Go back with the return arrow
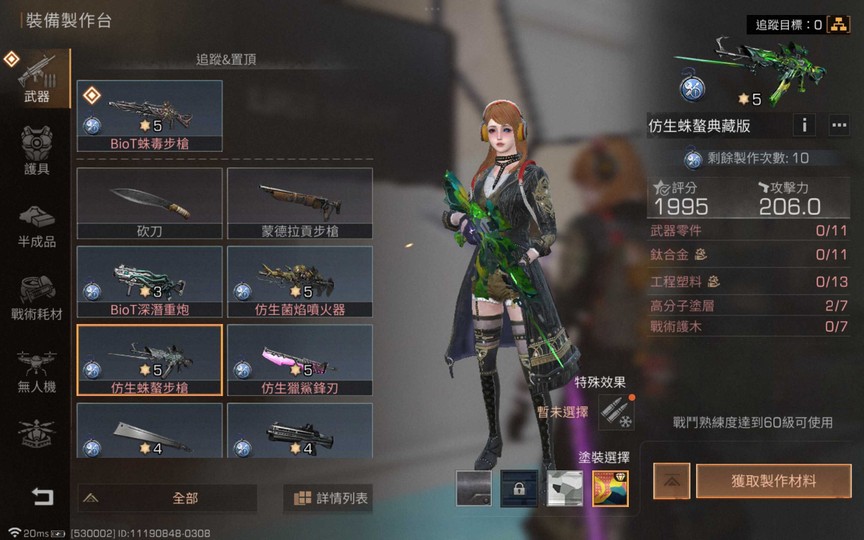864x540 pixels. coord(41,496)
